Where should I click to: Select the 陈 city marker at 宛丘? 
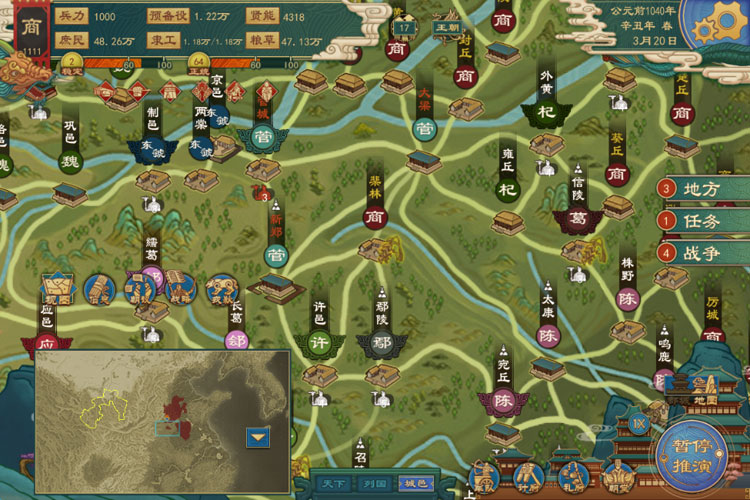503,401
